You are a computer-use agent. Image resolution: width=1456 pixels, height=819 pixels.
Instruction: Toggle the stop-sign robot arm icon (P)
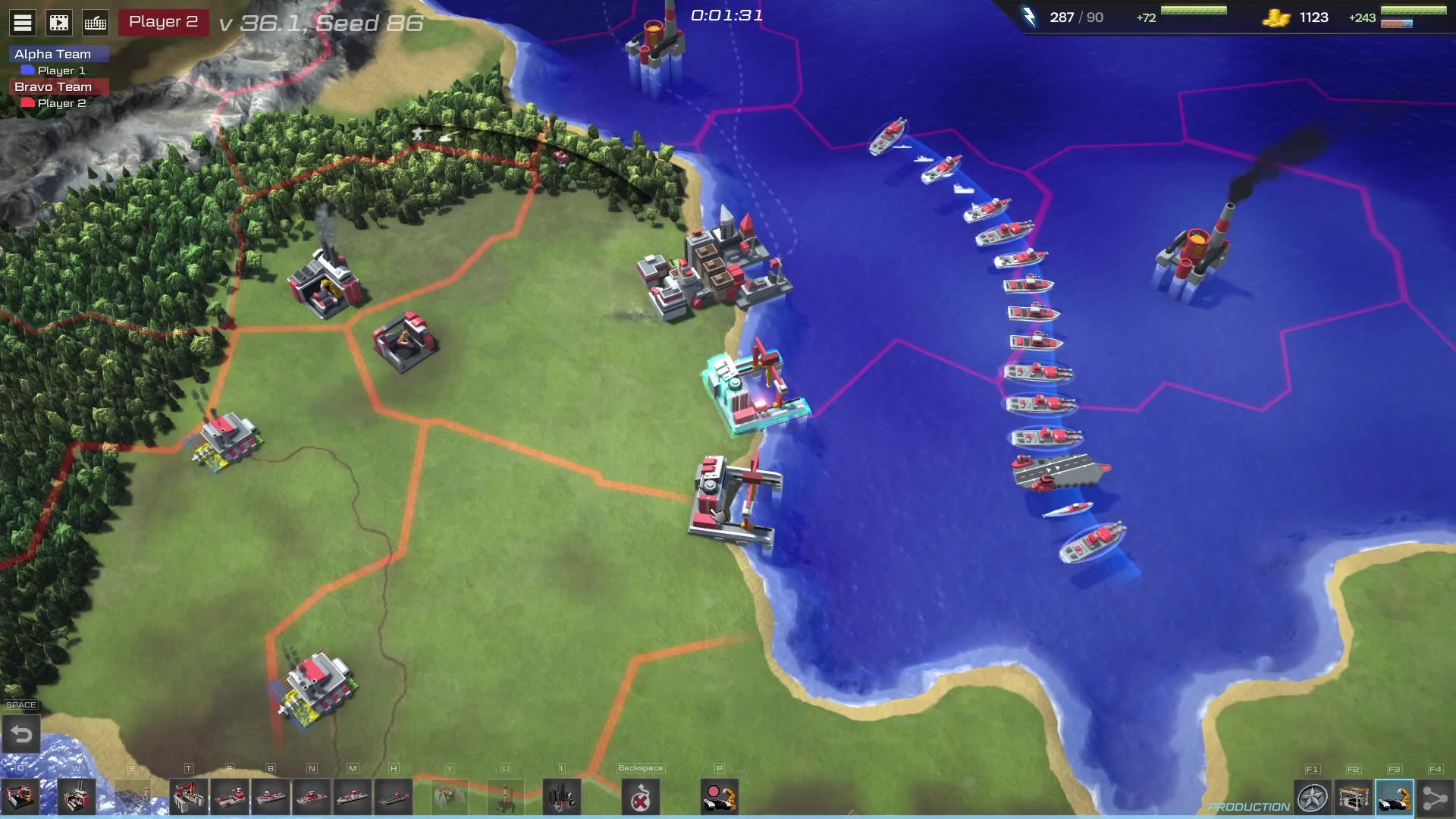(x=720, y=797)
